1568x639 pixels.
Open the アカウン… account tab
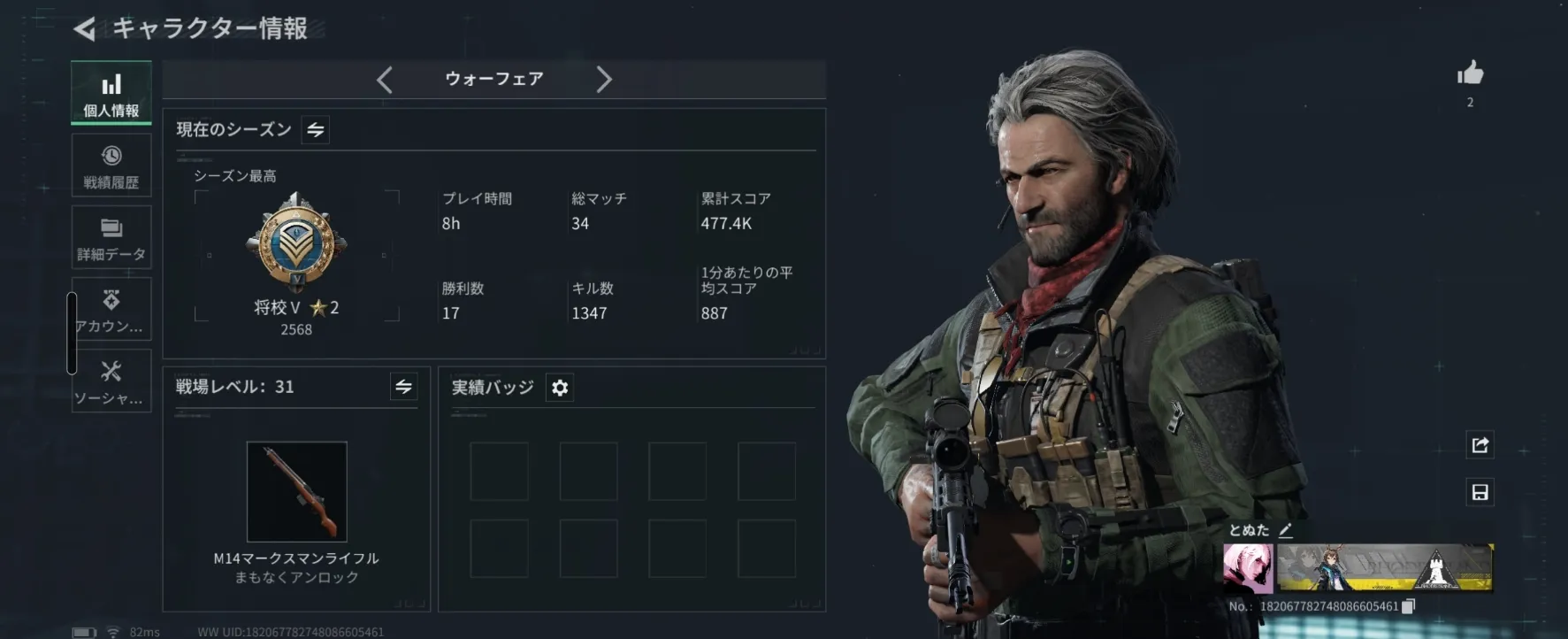[111, 309]
